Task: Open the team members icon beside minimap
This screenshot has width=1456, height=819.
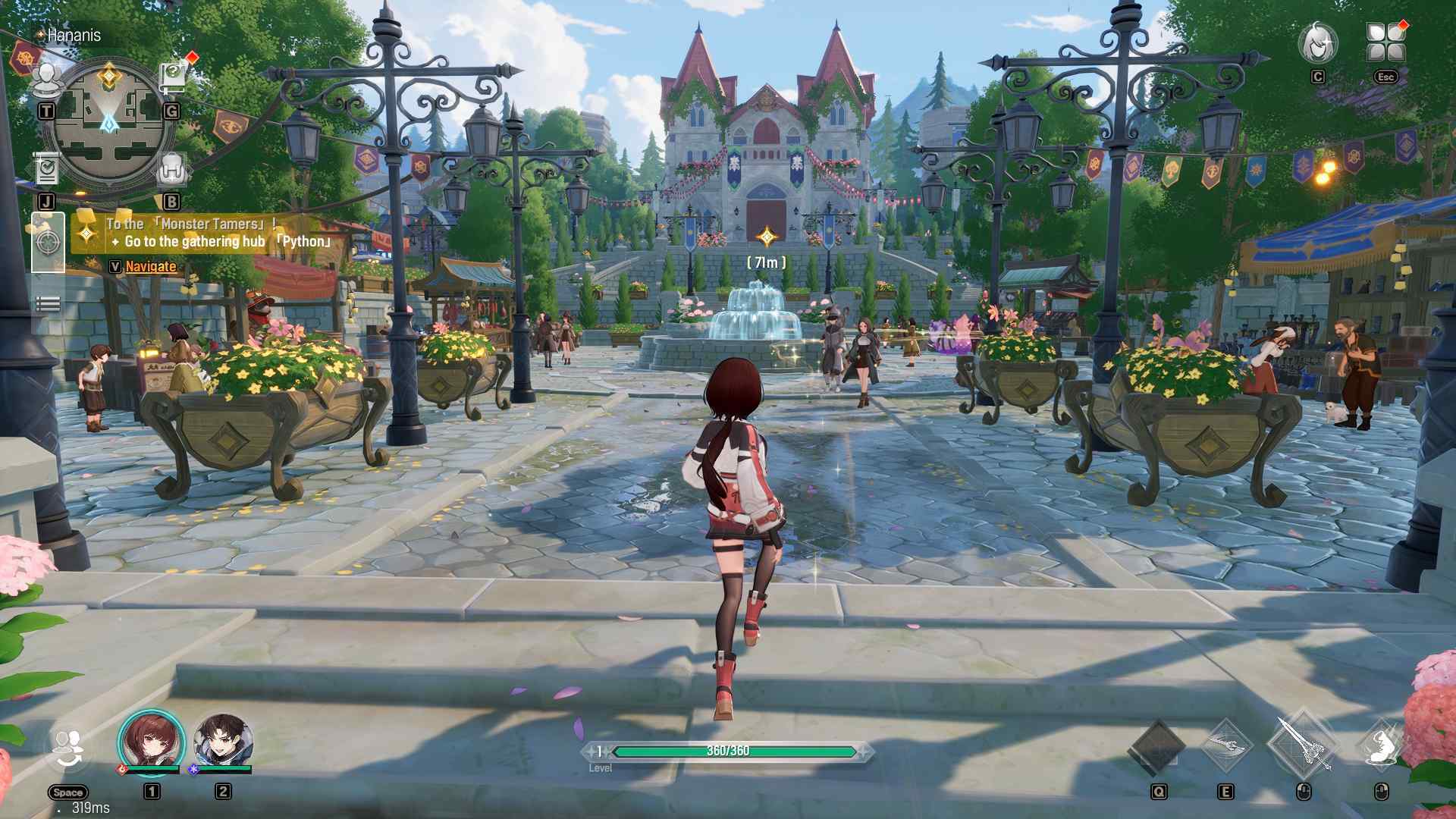Action: tap(47, 80)
